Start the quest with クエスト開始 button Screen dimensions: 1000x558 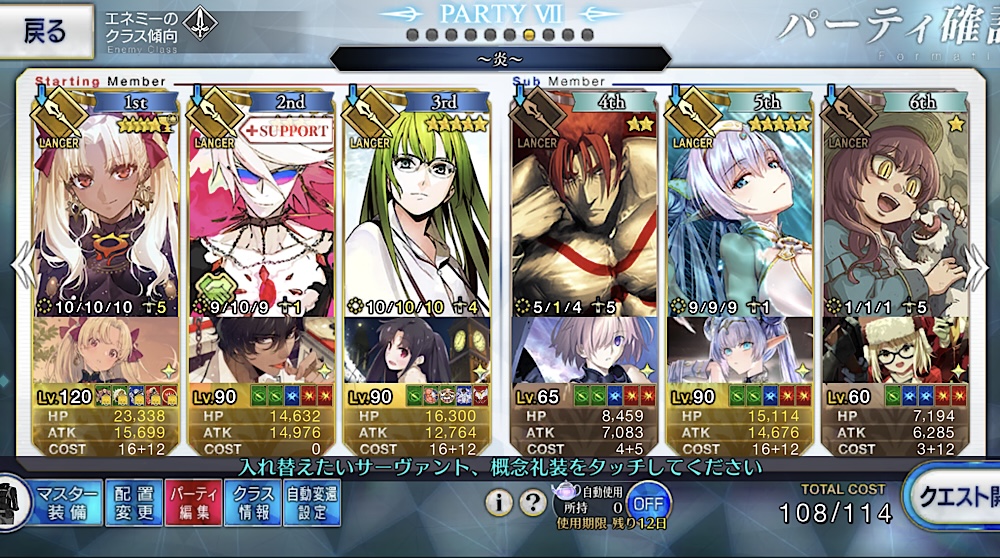tap(955, 497)
